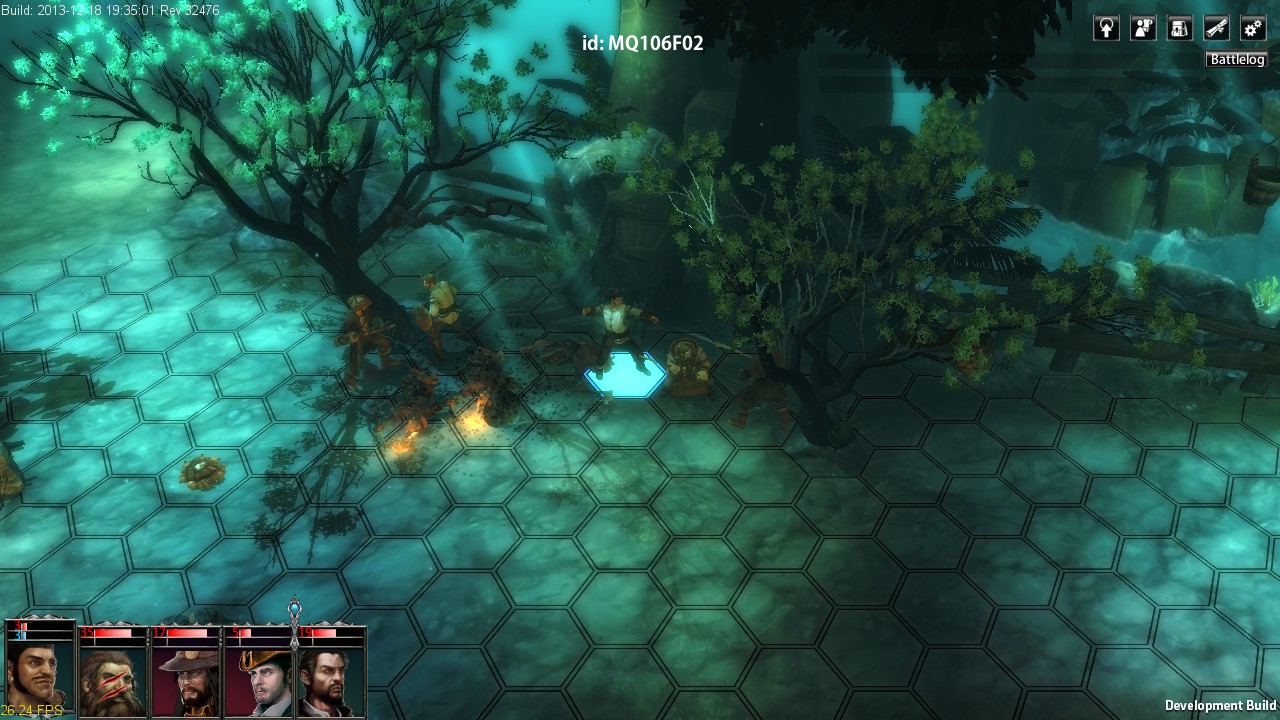Select the scarred bearded dwarf portrait
This screenshot has width=1280, height=720.
click(113, 680)
